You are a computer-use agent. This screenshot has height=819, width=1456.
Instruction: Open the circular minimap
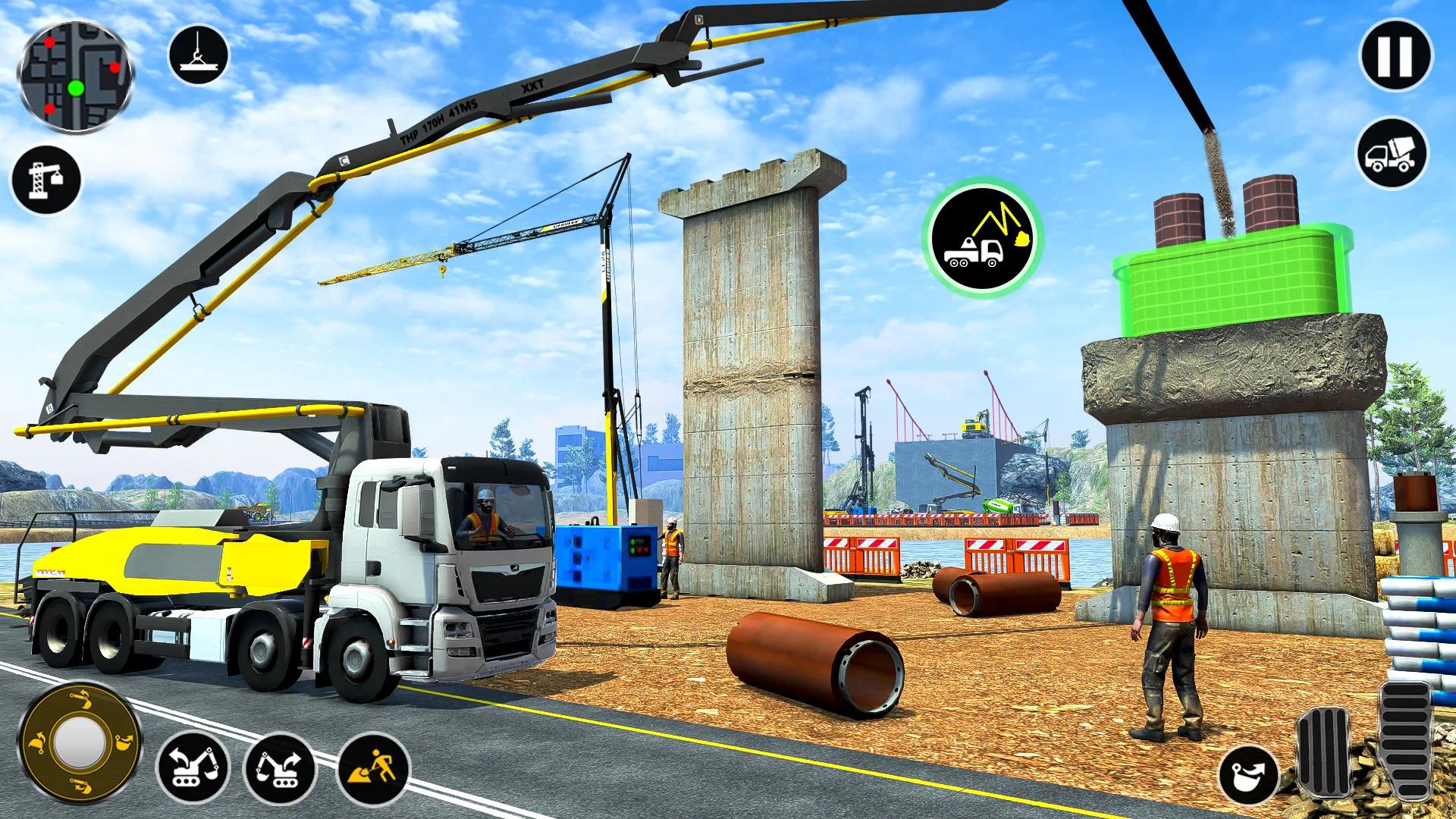click(x=76, y=76)
